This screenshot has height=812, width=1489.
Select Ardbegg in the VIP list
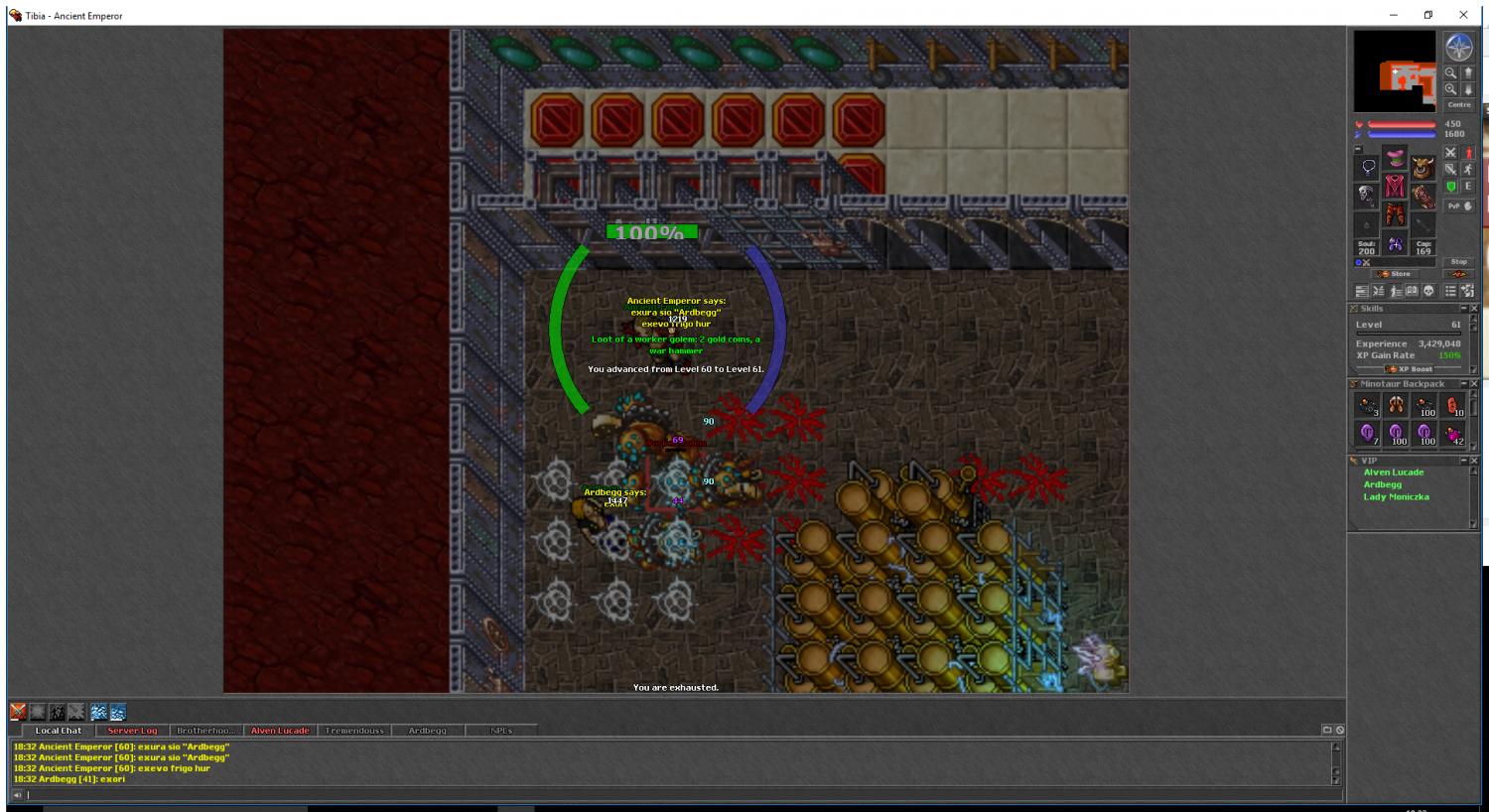(x=1382, y=484)
